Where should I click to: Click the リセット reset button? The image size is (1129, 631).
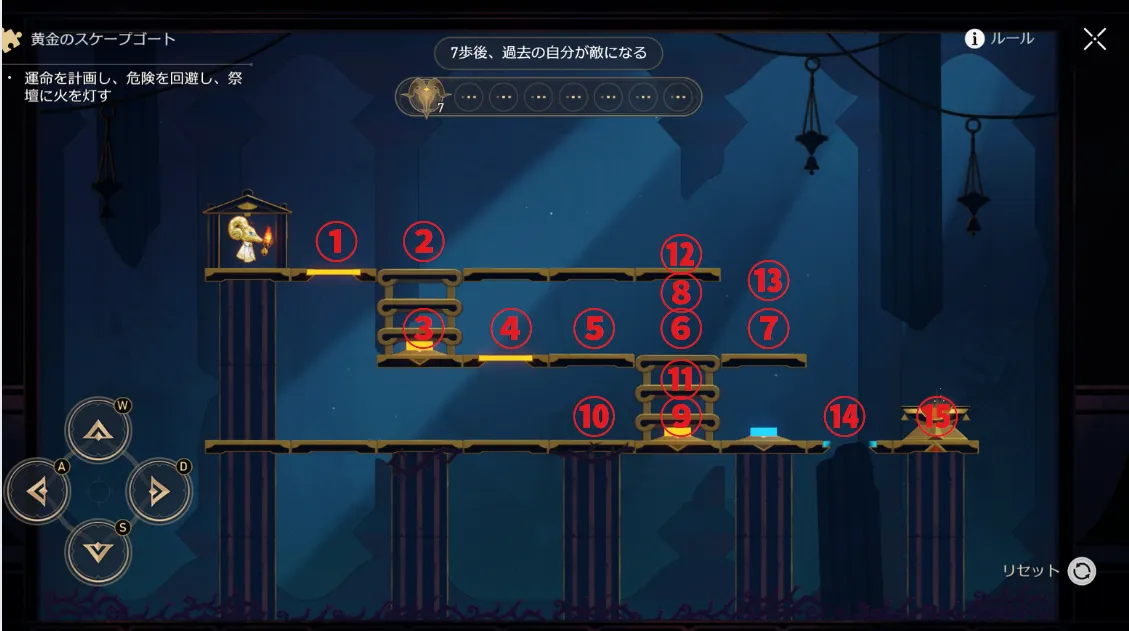(x=1081, y=571)
